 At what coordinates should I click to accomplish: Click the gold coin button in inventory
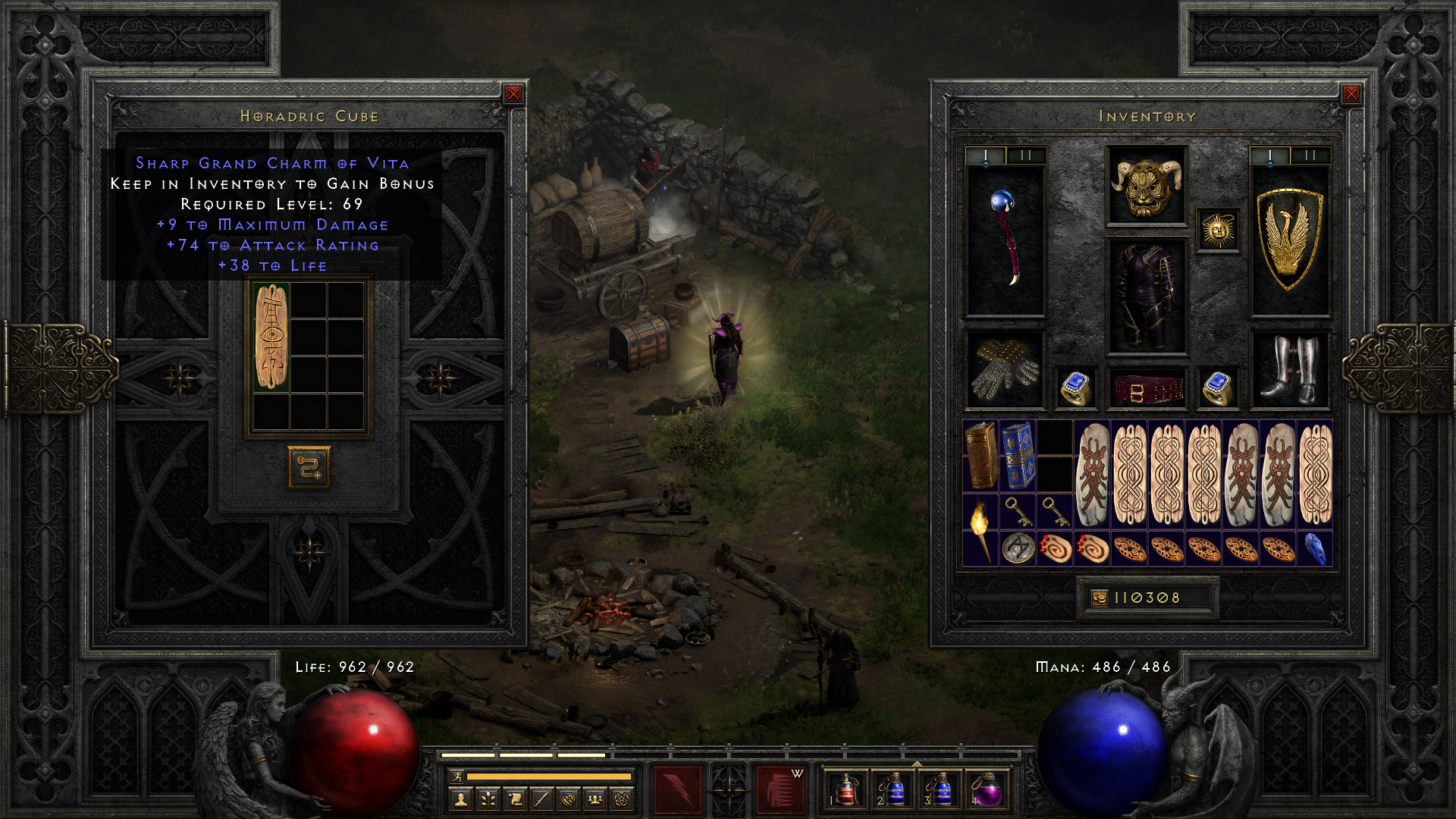pyautogui.click(x=1099, y=598)
